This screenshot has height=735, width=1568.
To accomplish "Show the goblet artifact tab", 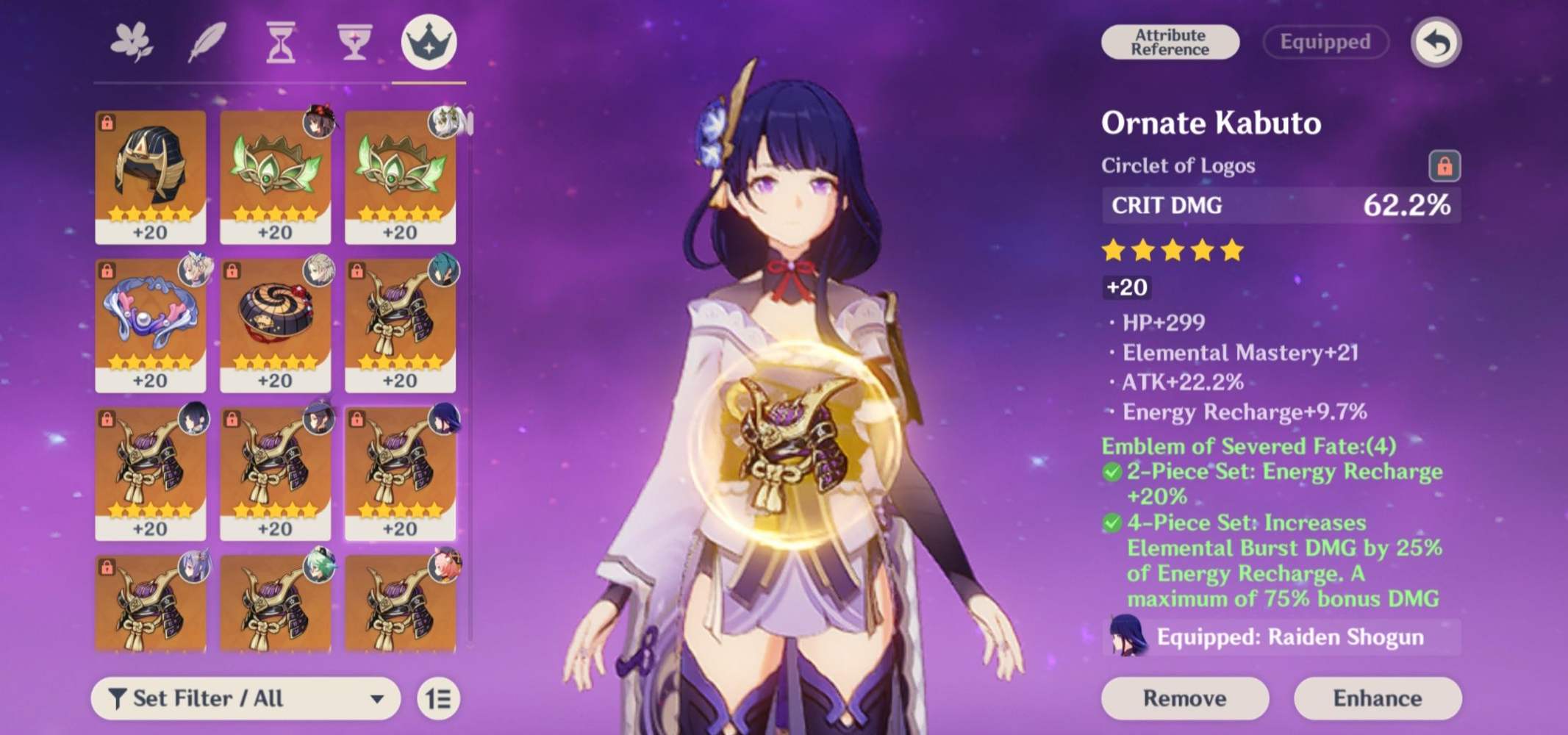I will pyautogui.click(x=354, y=42).
